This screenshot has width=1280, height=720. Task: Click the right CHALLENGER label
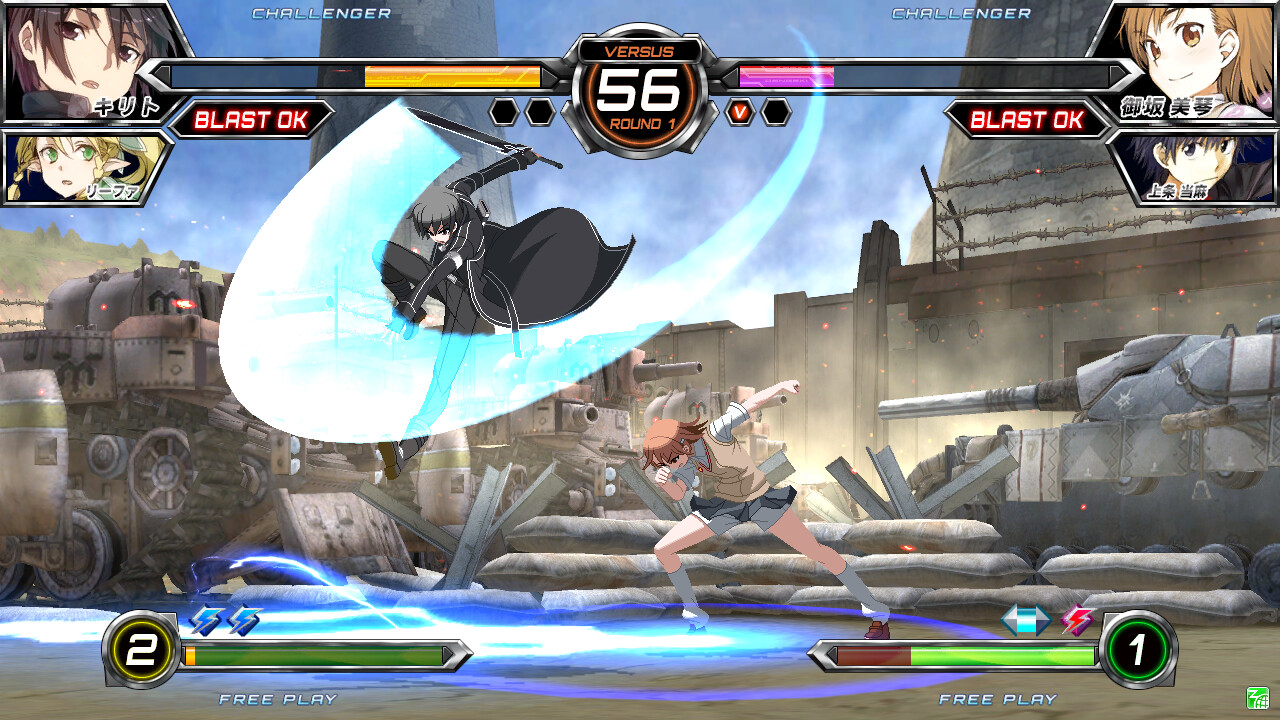coord(963,14)
